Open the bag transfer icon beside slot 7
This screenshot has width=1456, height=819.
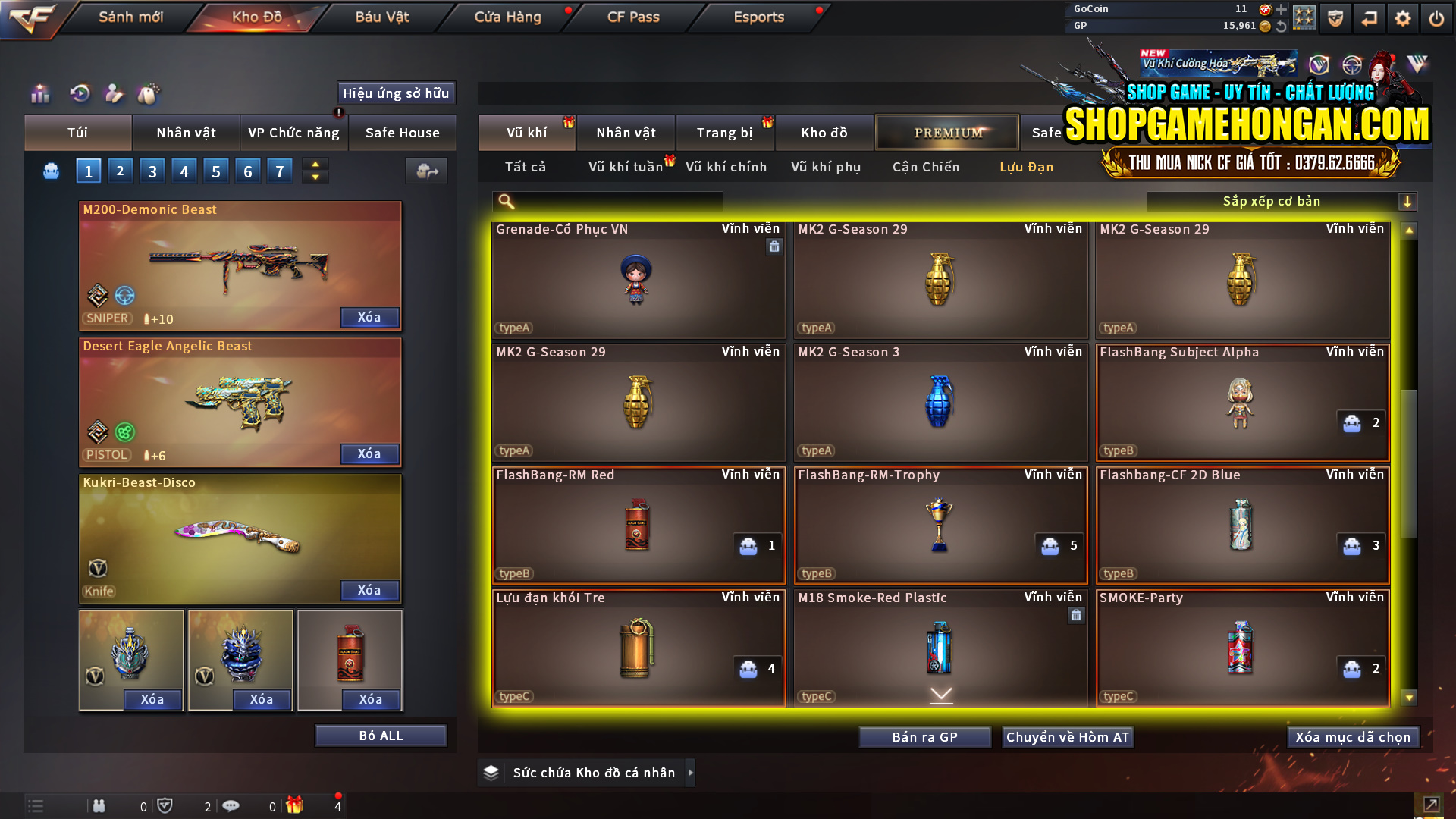point(426,171)
